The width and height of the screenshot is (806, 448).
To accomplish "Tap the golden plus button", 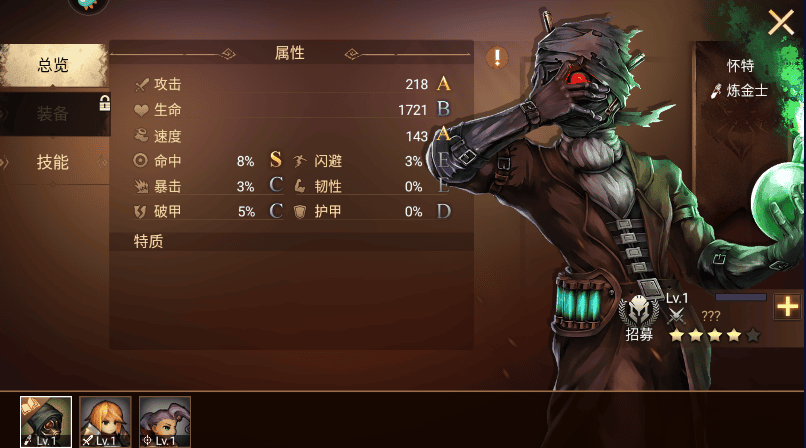I will tap(788, 307).
